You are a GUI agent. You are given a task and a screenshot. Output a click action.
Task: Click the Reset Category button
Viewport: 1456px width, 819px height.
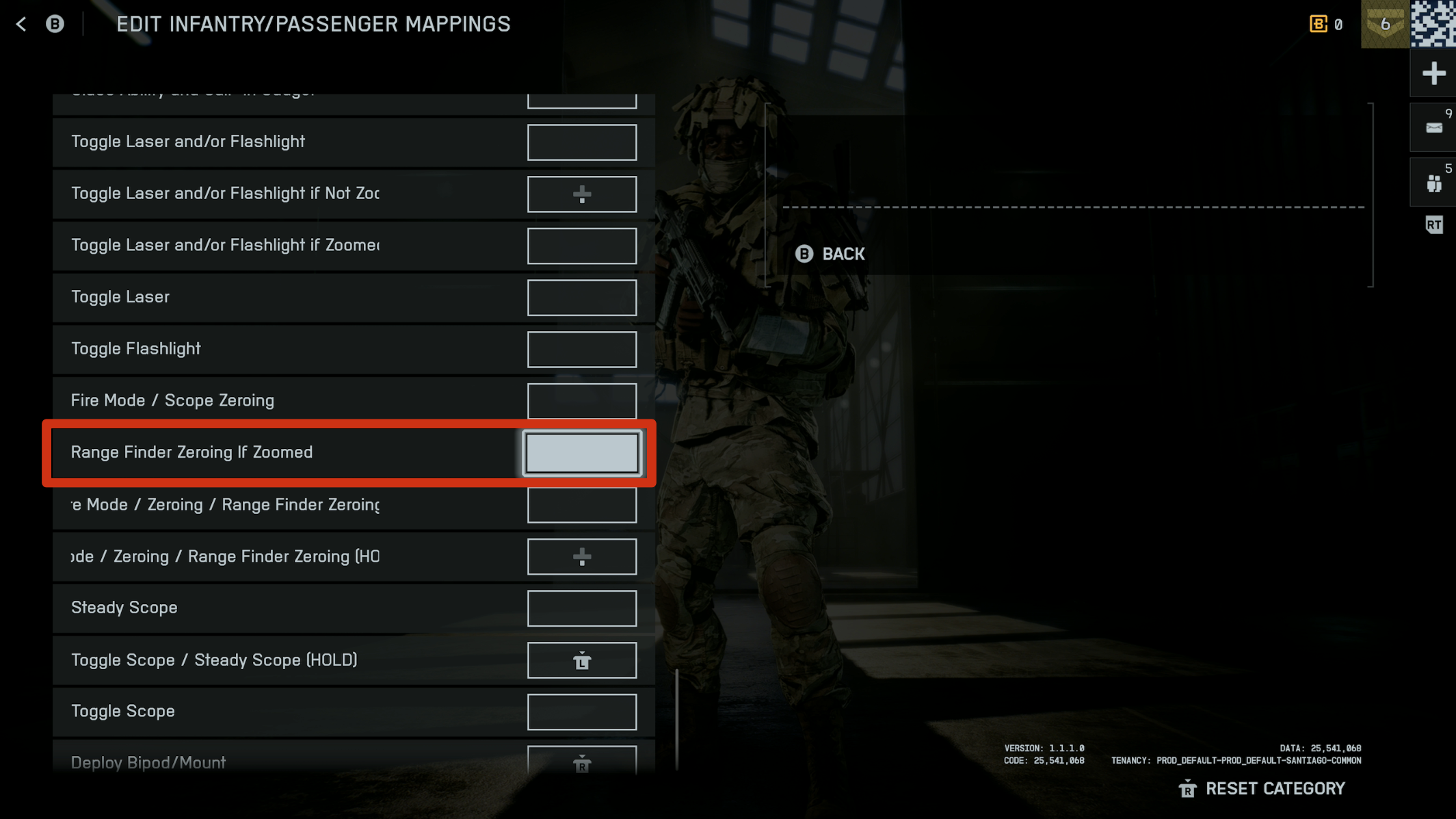[1262, 788]
